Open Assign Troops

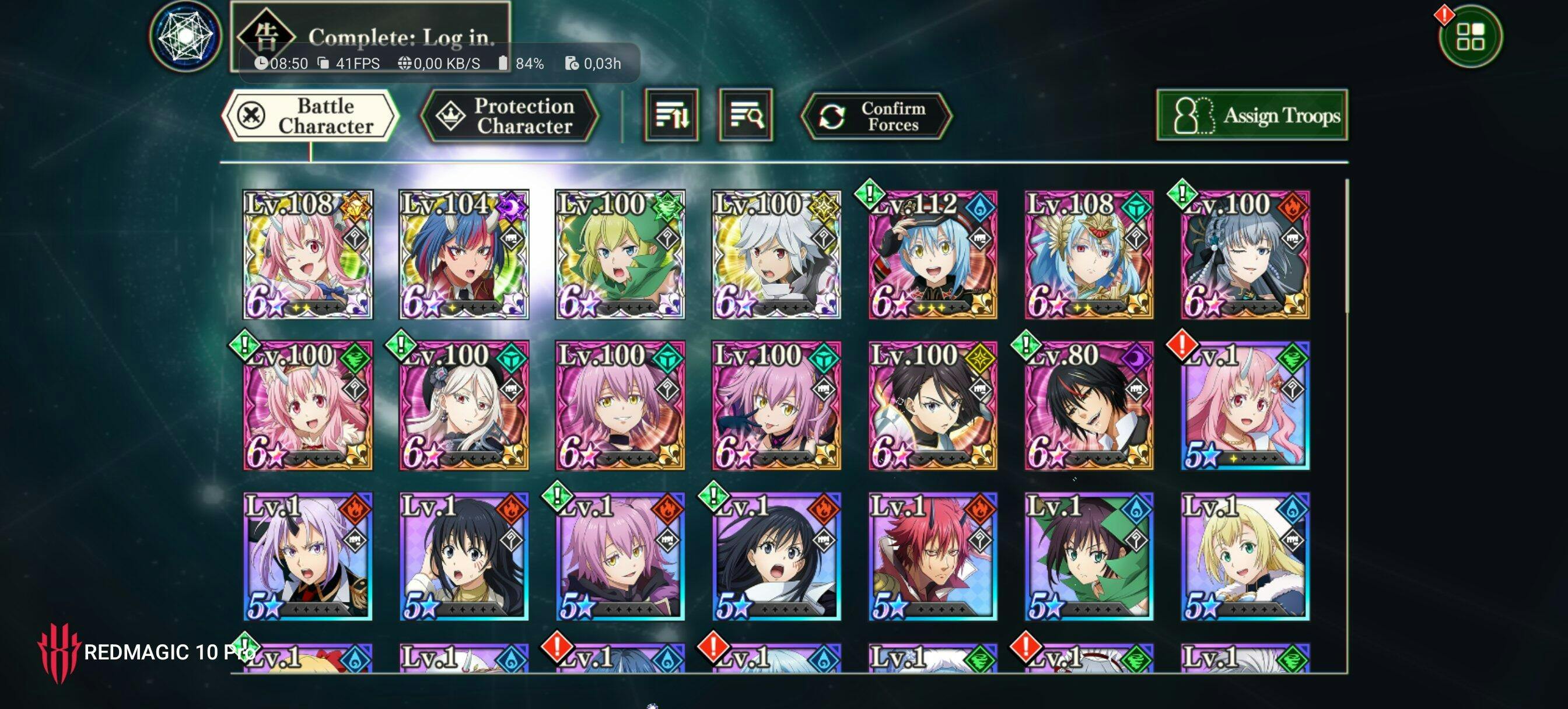point(1251,115)
